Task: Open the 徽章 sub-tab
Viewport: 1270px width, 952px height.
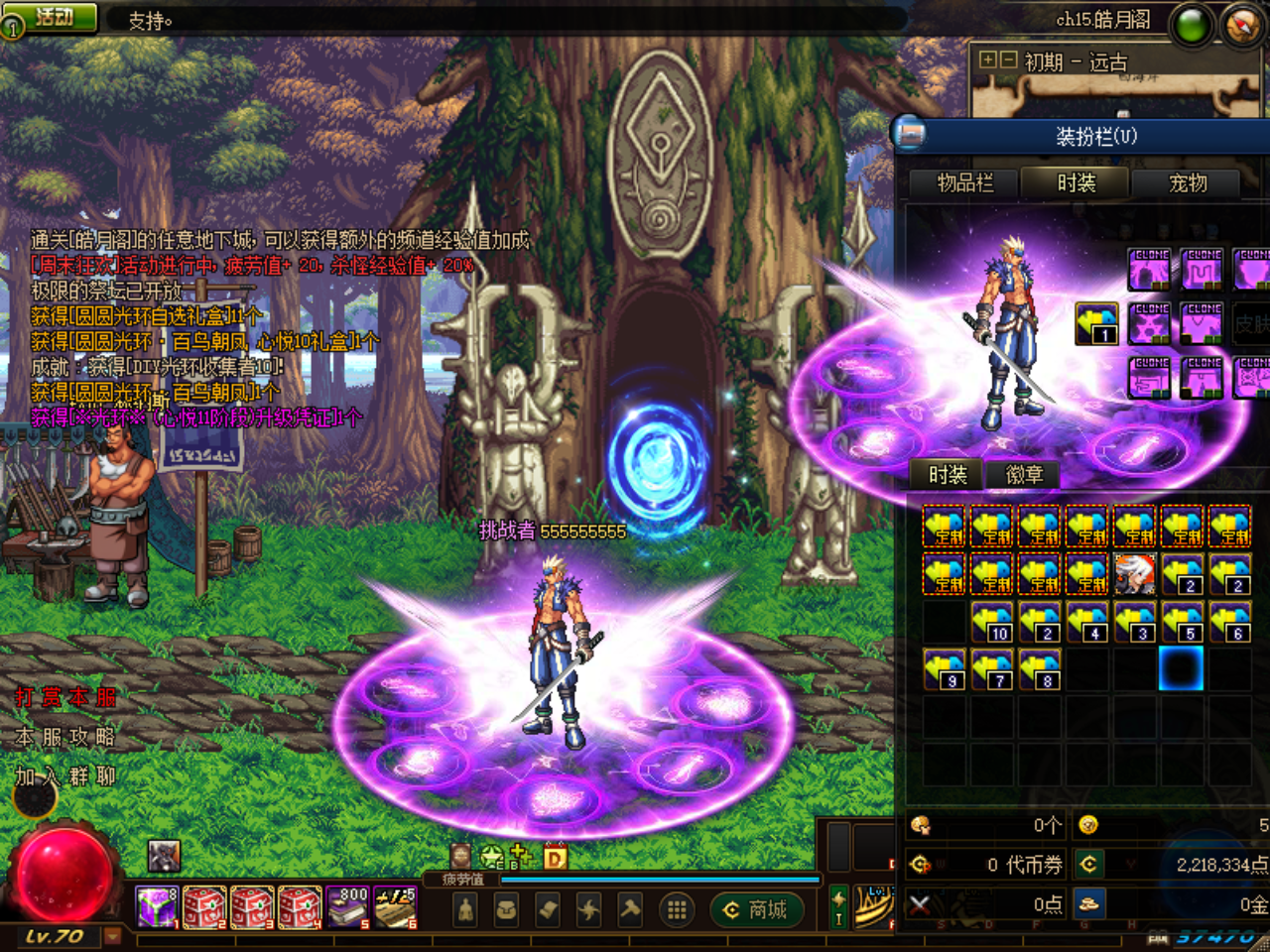Action: tap(1023, 475)
